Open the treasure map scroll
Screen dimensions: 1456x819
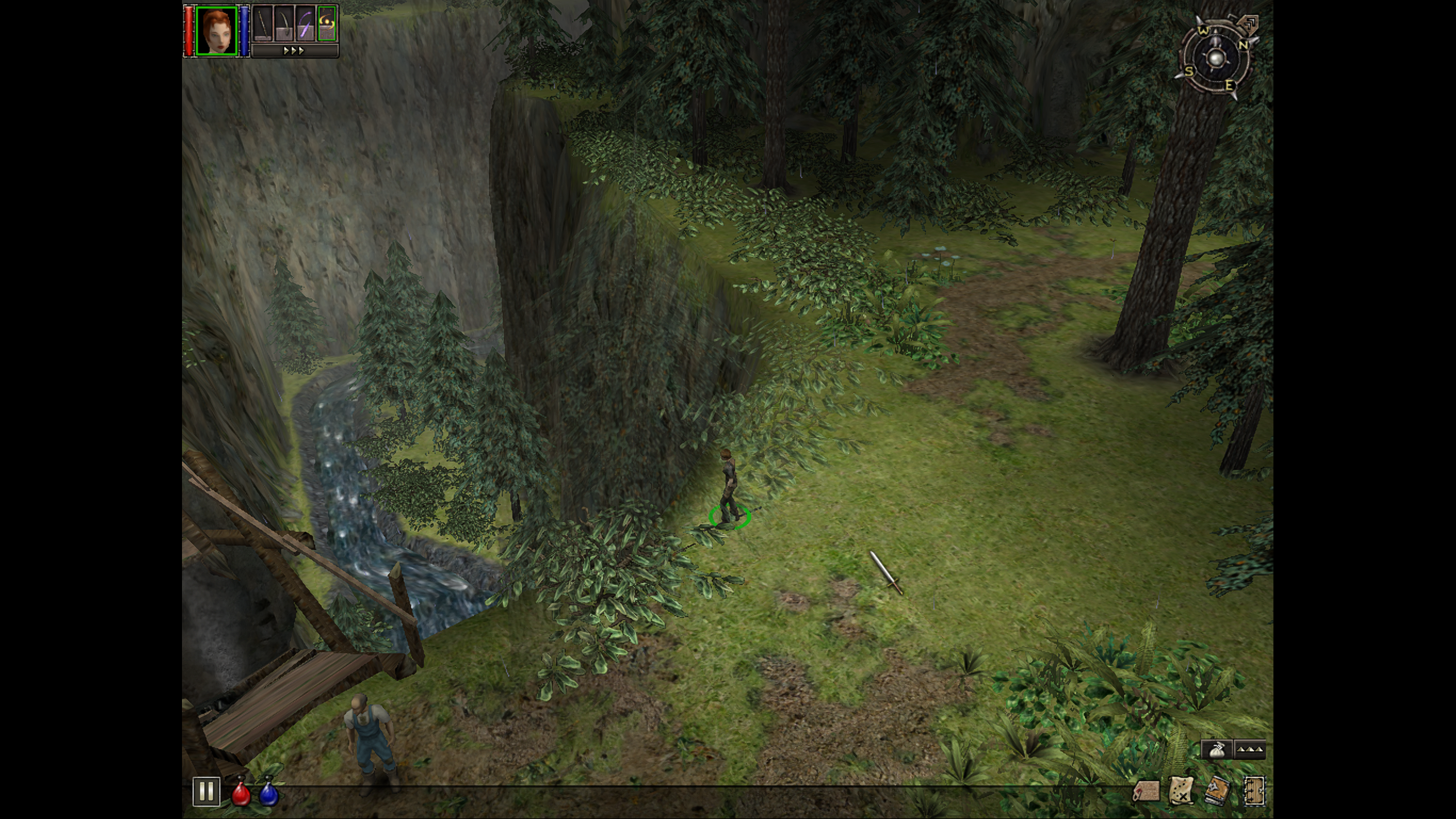pos(1181,791)
